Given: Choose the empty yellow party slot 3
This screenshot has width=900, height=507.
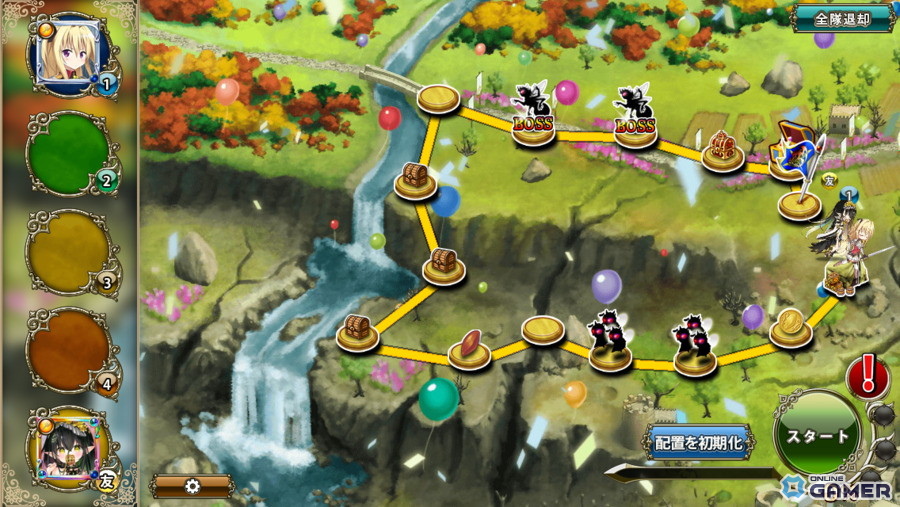Looking at the screenshot, I should click(x=70, y=250).
